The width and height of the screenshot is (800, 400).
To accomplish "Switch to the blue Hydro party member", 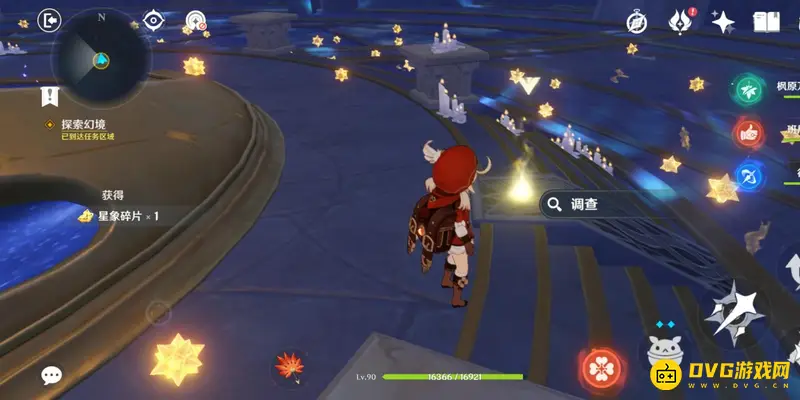I will (x=748, y=175).
